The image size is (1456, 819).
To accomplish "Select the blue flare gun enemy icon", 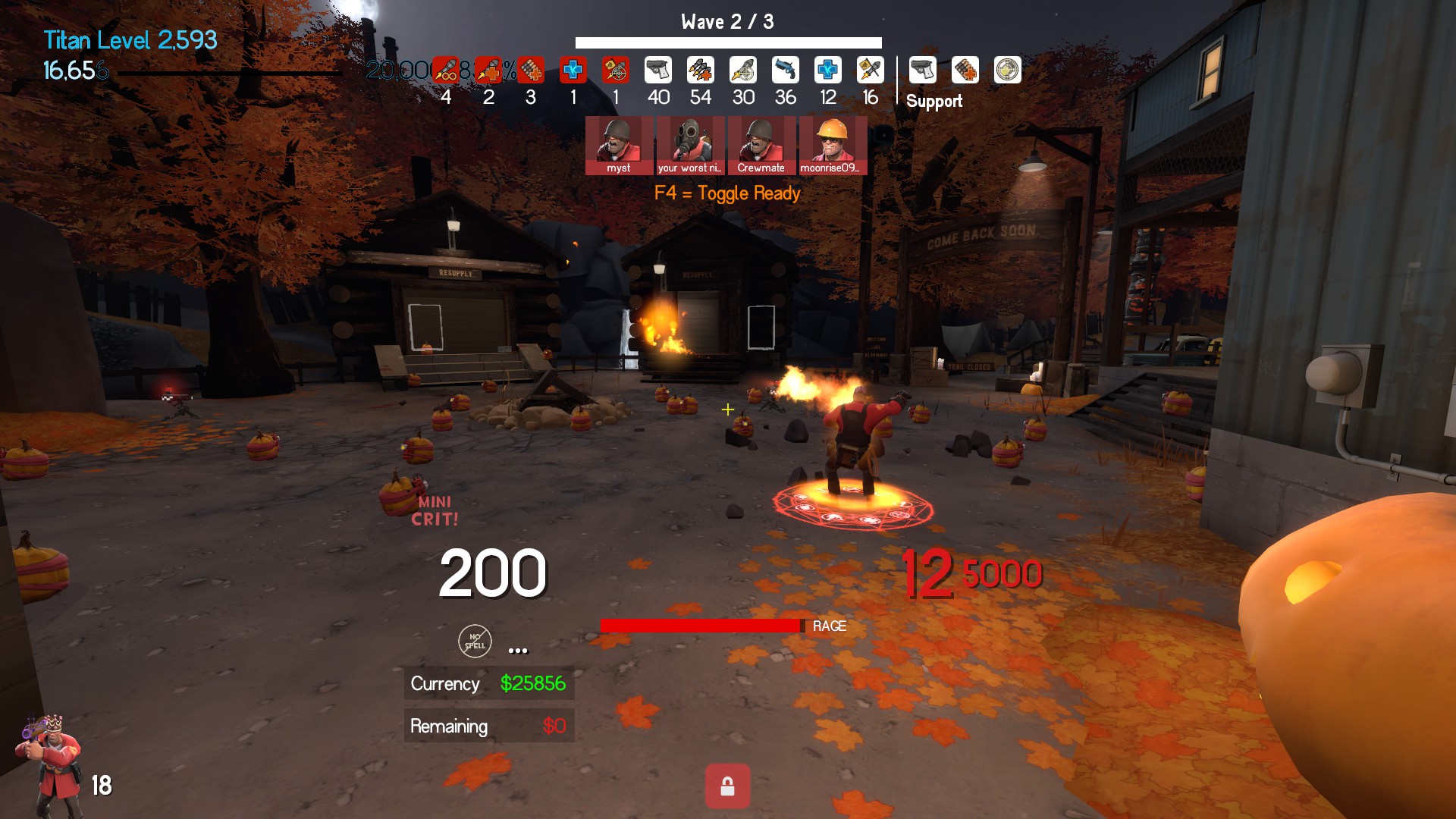I will [x=786, y=71].
